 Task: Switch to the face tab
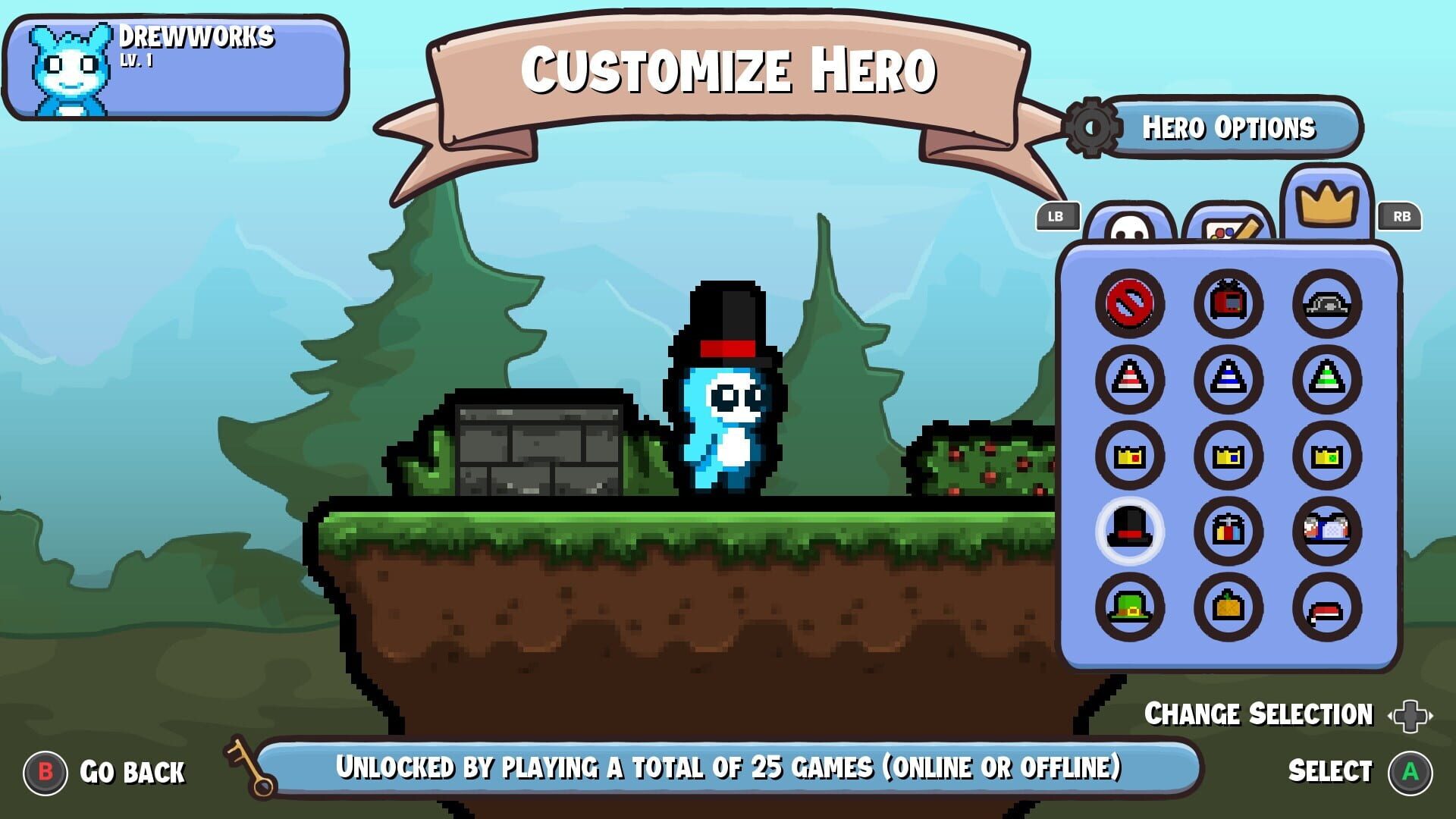tap(1129, 225)
